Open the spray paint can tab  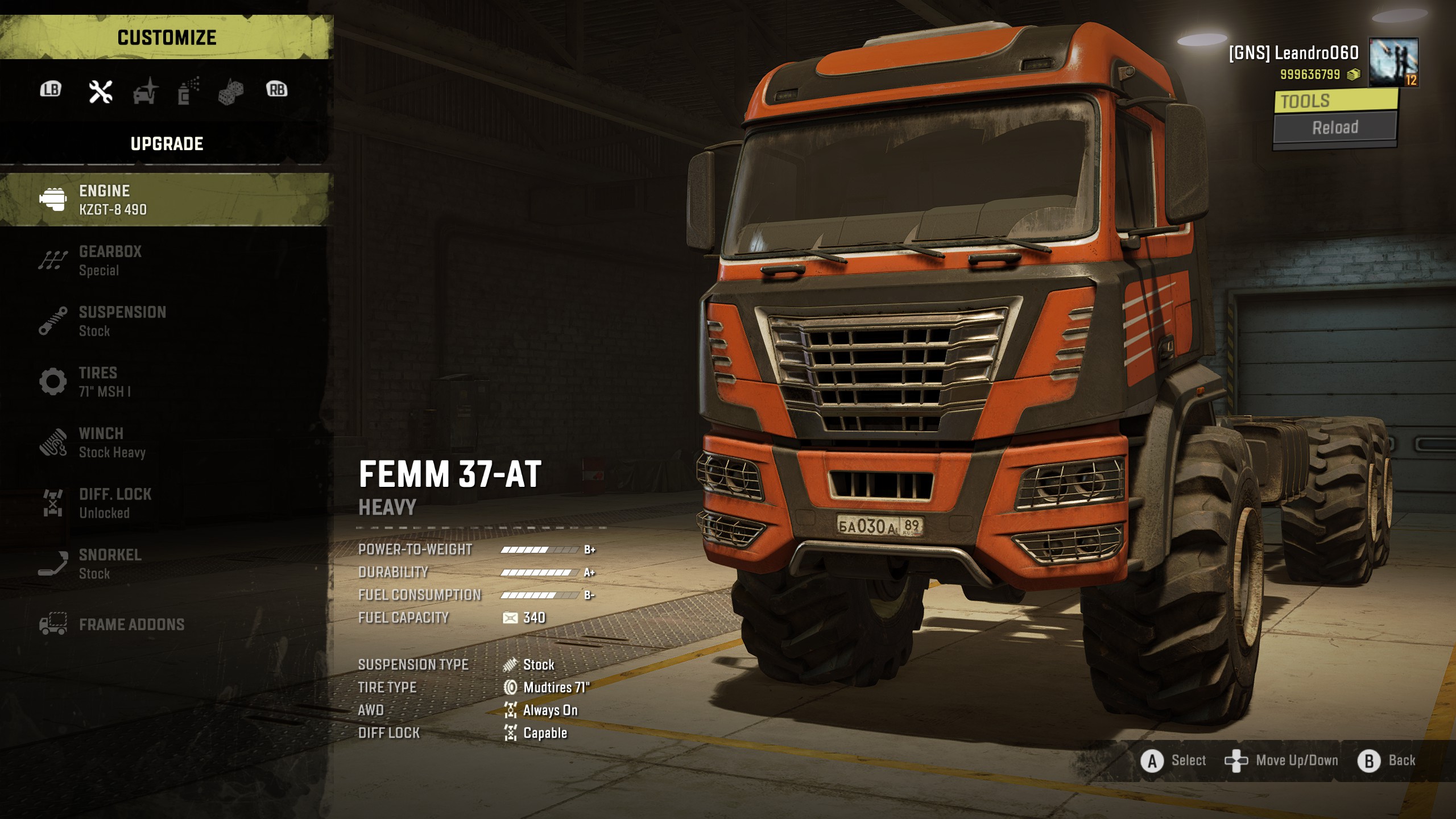188,91
